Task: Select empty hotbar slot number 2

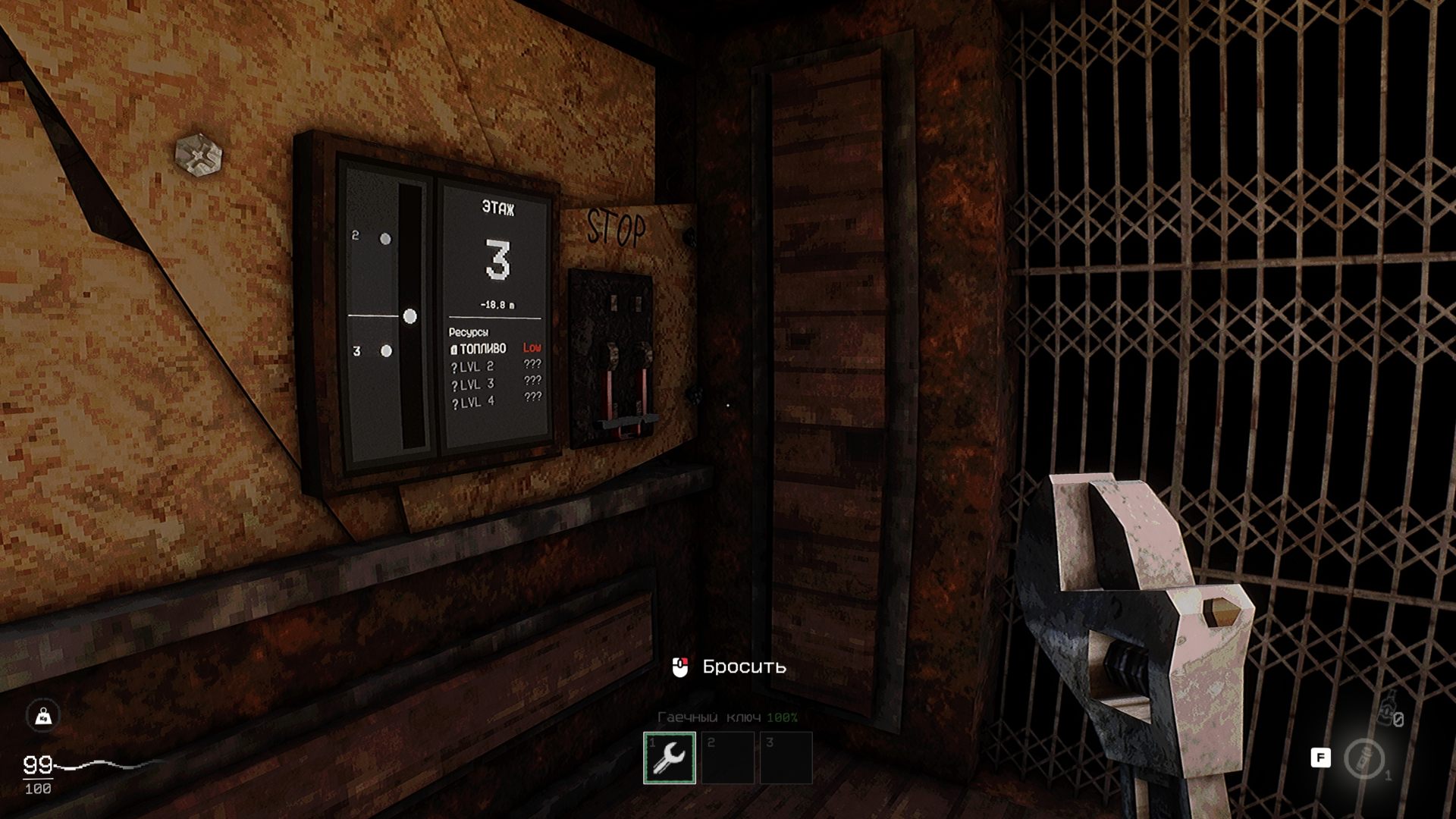Action: point(727,757)
